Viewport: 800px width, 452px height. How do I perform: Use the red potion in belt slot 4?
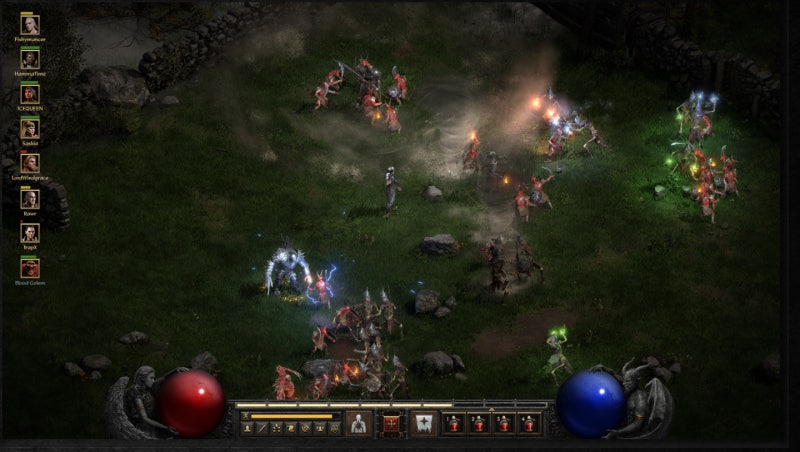pos(528,423)
